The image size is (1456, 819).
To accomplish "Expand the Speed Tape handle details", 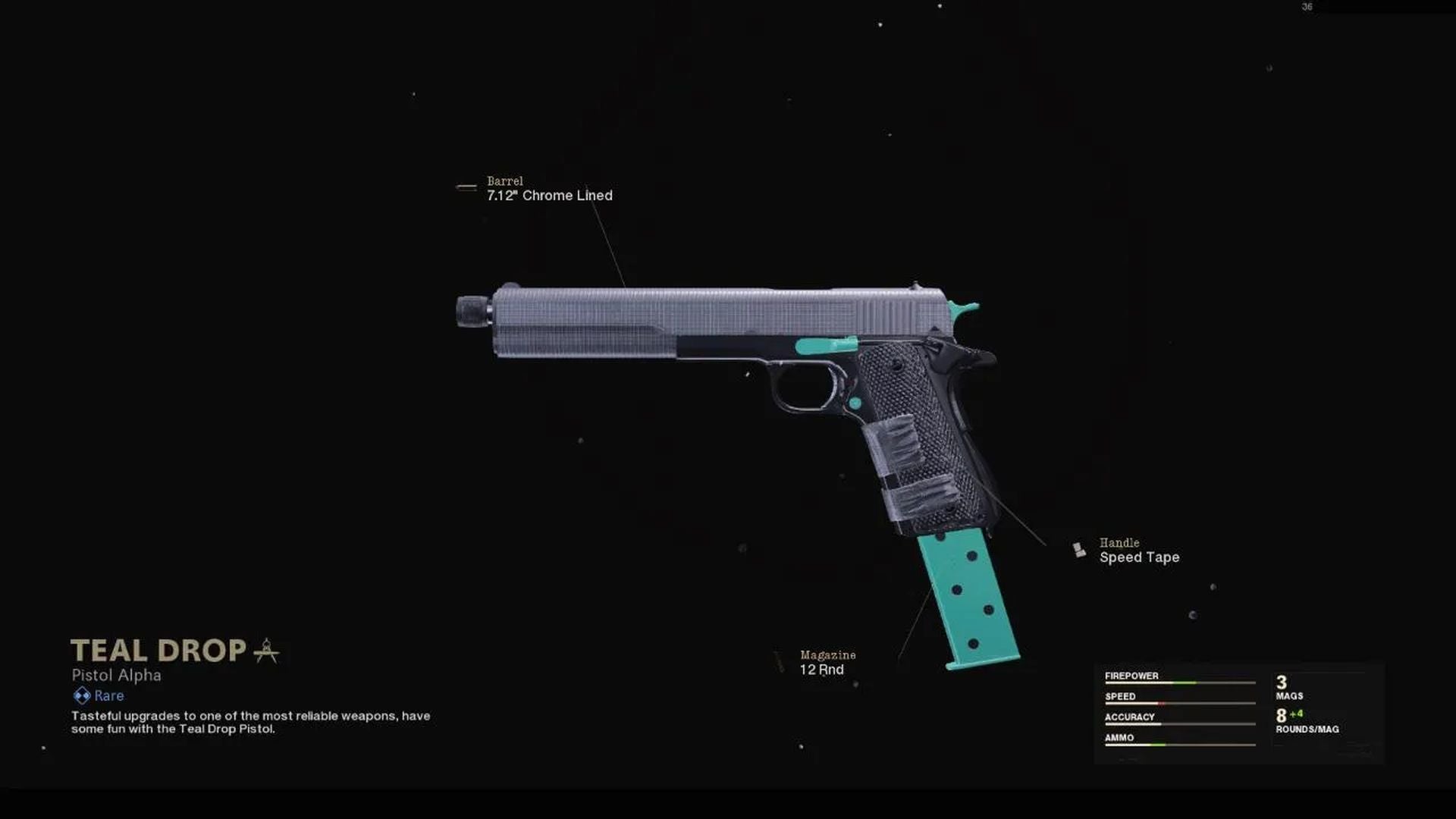I will [x=1138, y=557].
